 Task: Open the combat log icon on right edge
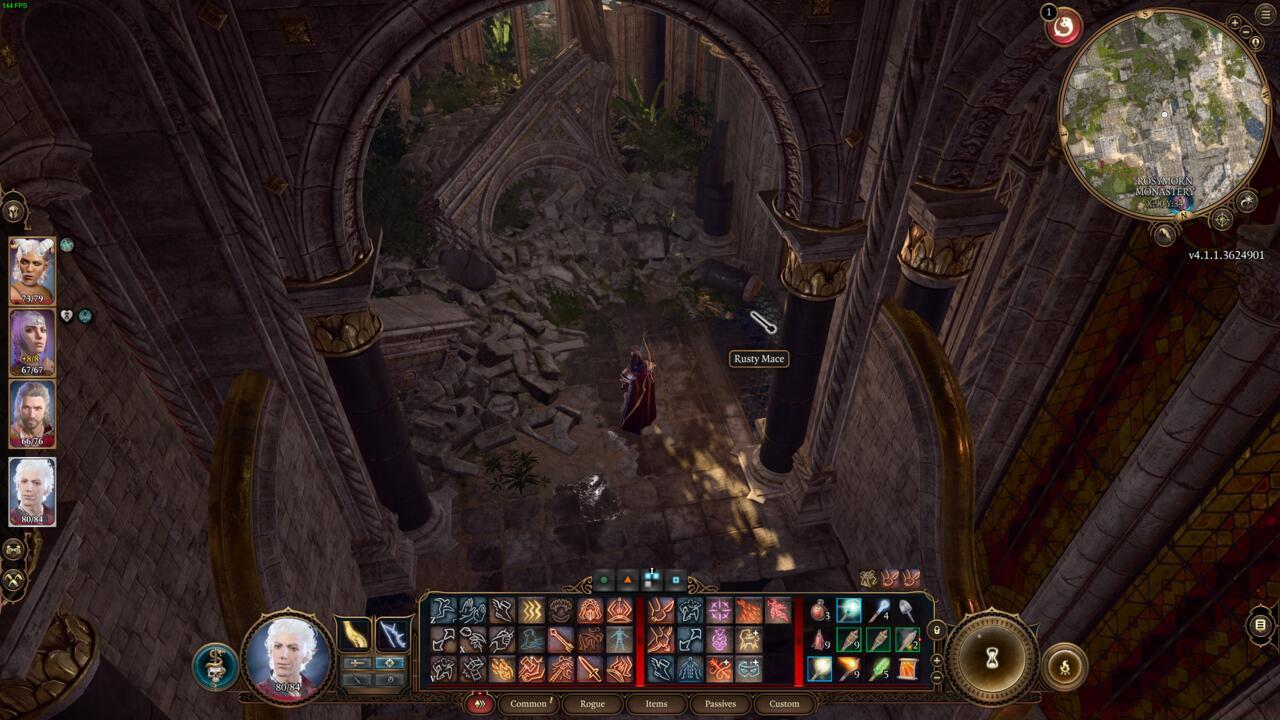pyautogui.click(x=1259, y=625)
